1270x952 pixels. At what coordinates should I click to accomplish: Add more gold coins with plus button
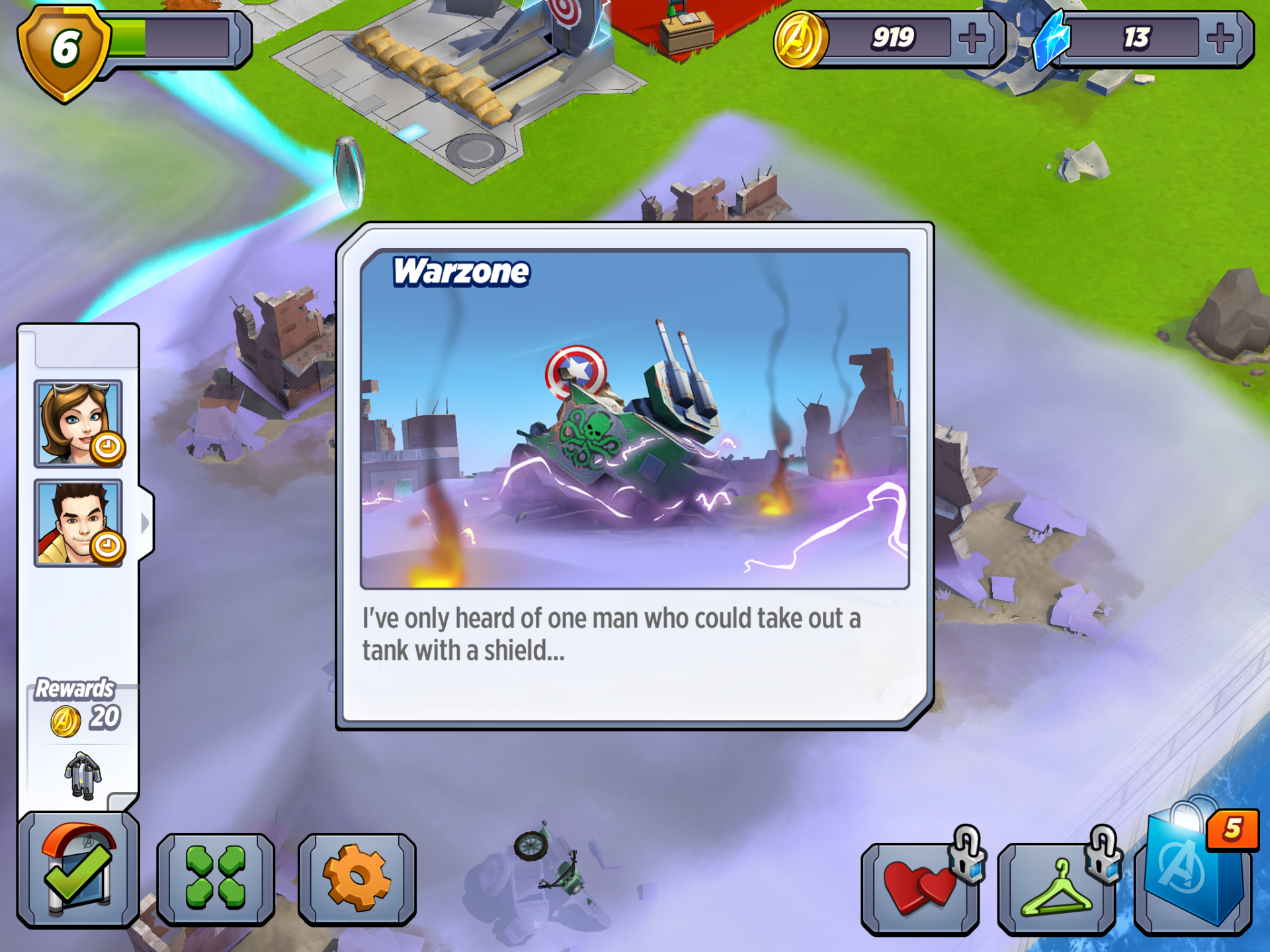972,38
